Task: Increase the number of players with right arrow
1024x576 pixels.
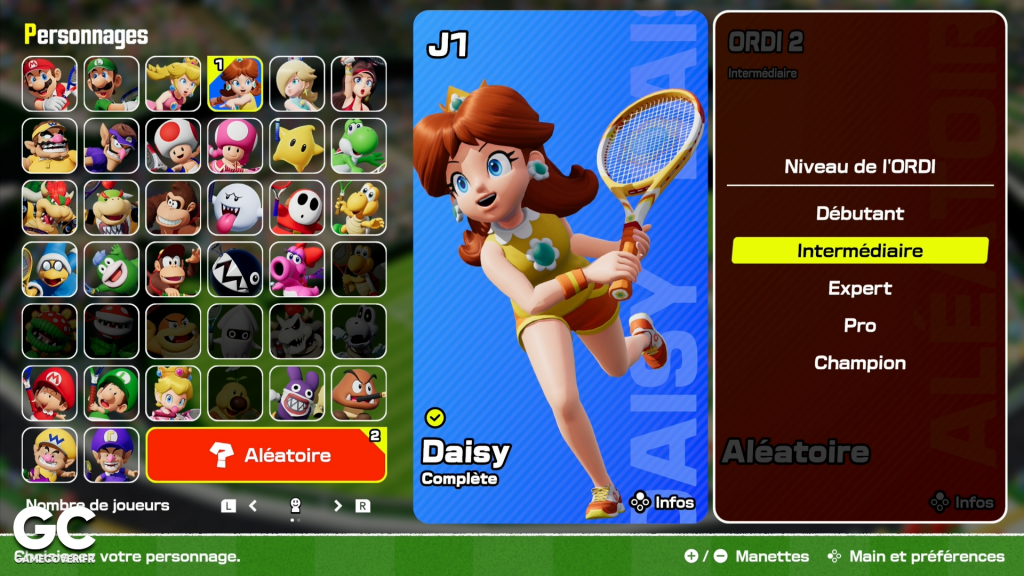Action: (338, 506)
